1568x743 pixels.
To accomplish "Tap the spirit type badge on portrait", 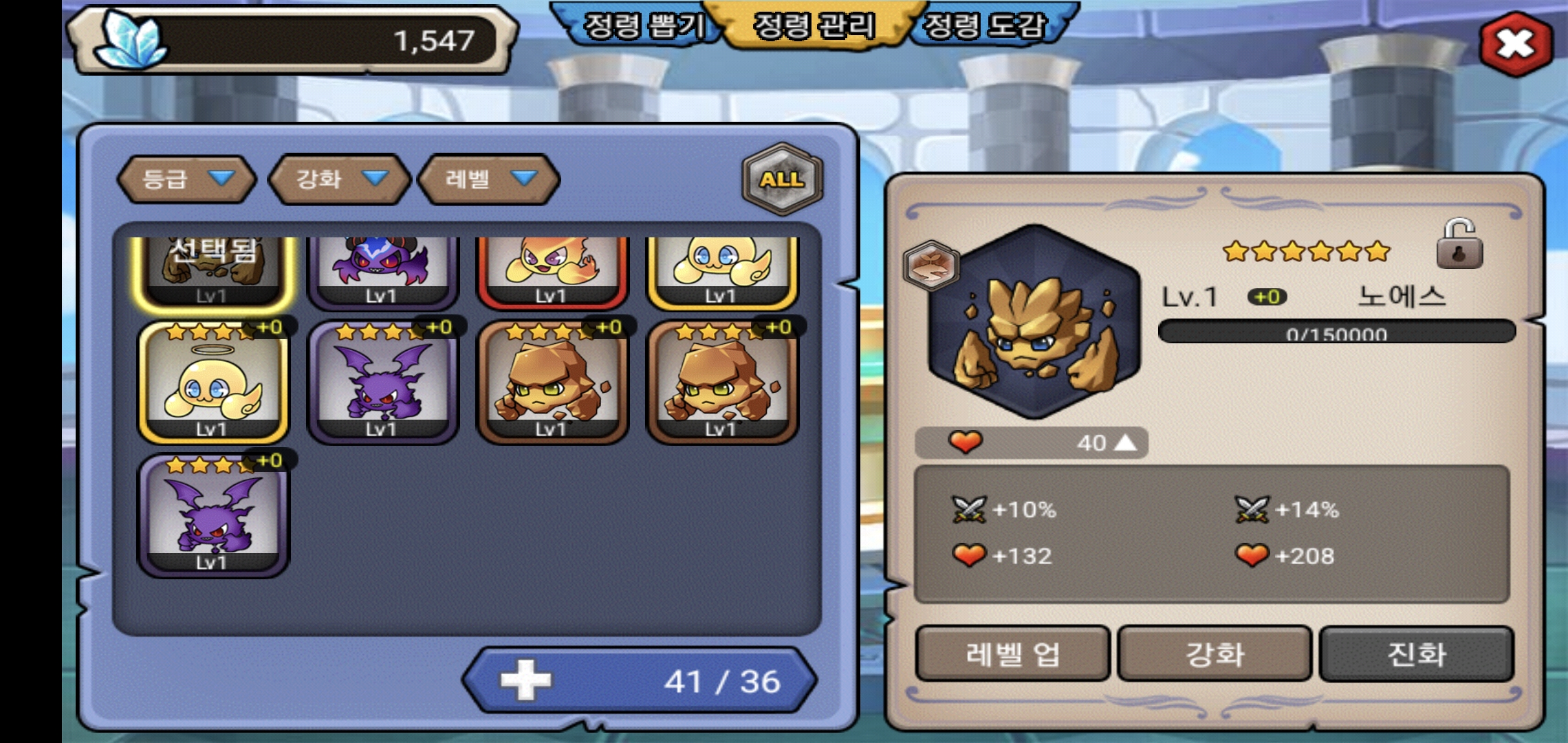I will tap(930, 266).
